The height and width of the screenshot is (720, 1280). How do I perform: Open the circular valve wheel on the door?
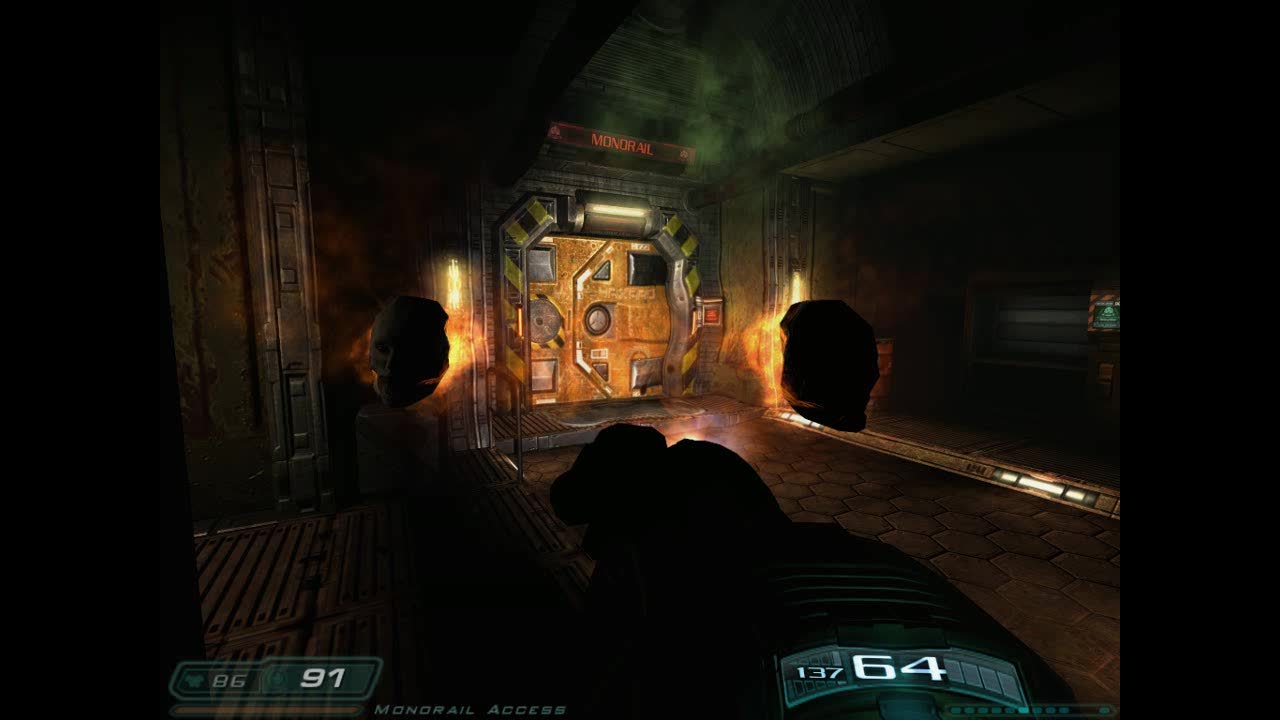pos(598,322)
